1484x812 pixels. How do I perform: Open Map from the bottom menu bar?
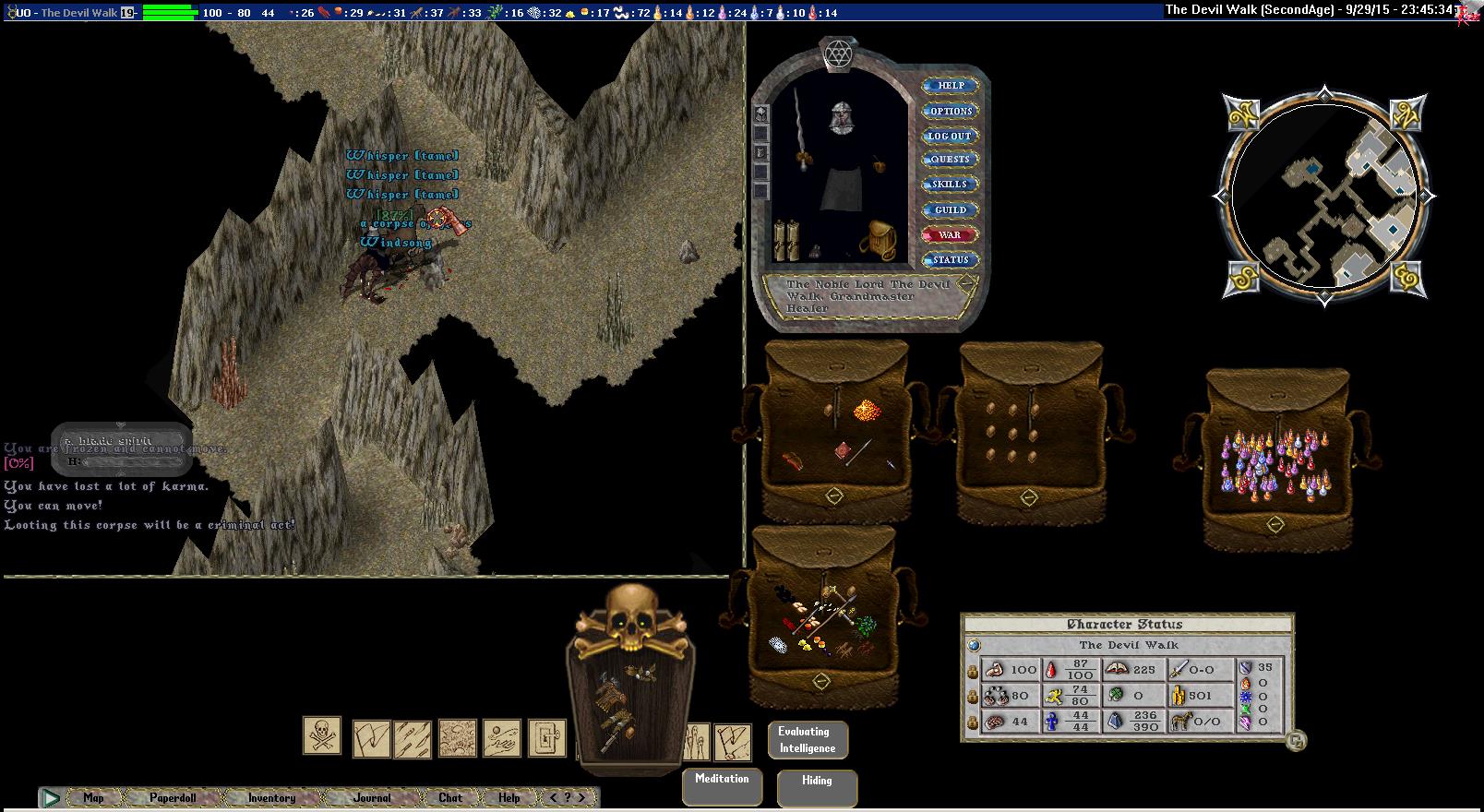[x=93, y=798]
